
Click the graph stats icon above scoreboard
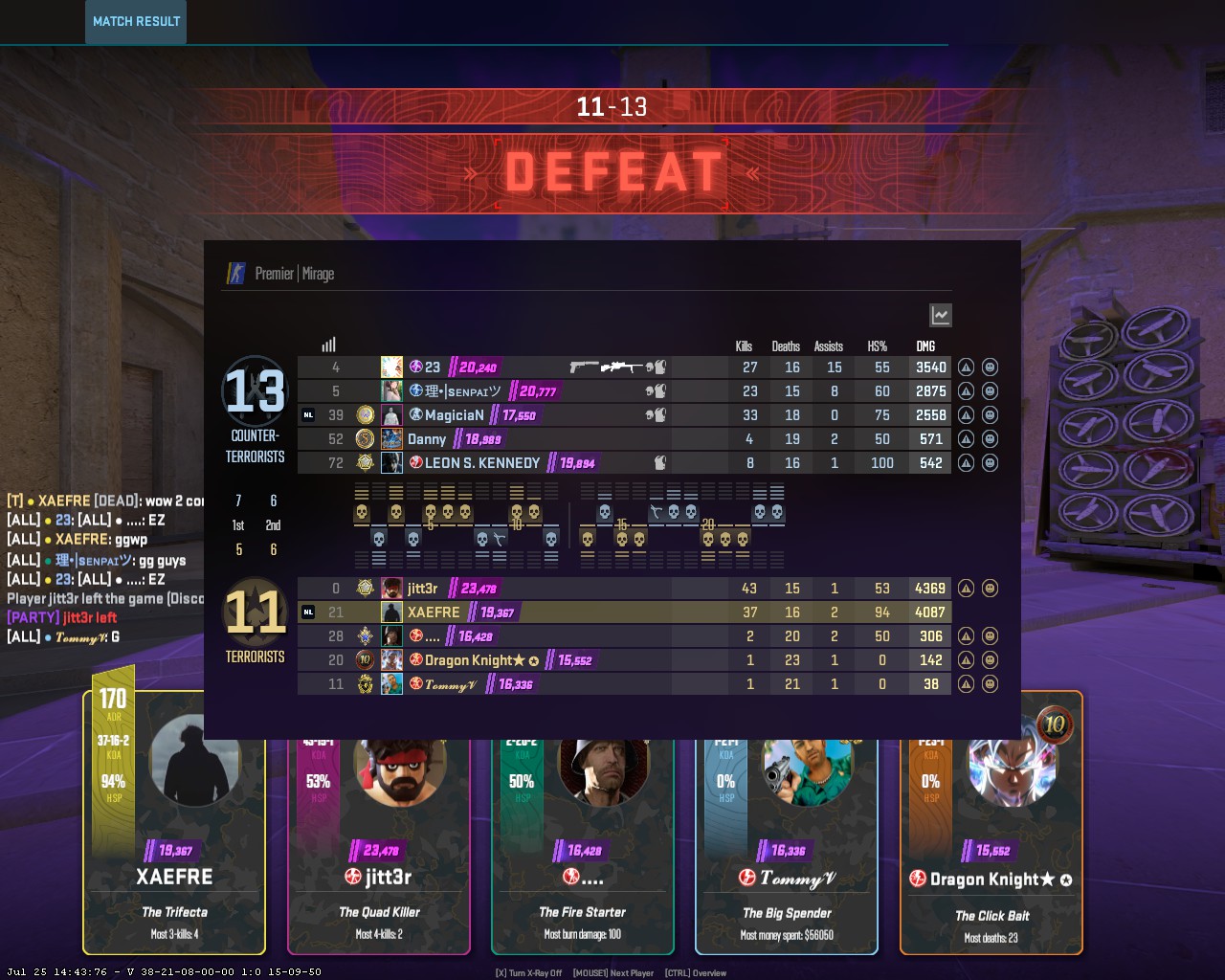[x=940, y=315]
